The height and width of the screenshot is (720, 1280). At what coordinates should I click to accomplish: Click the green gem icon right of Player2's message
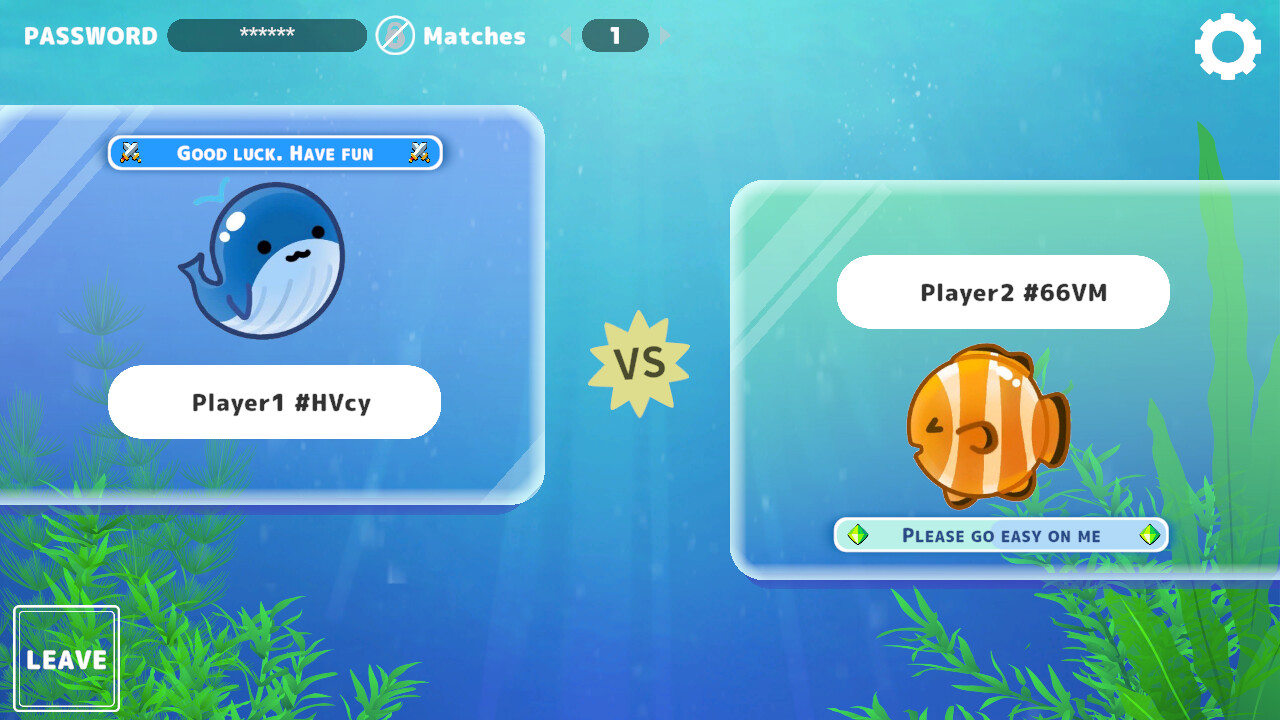point(1148,535)
